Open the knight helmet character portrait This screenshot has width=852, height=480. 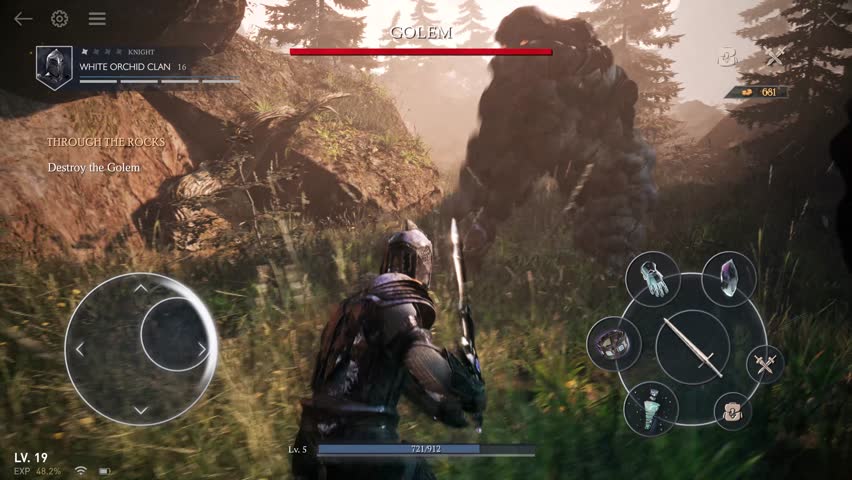click(x=54, y=68)
